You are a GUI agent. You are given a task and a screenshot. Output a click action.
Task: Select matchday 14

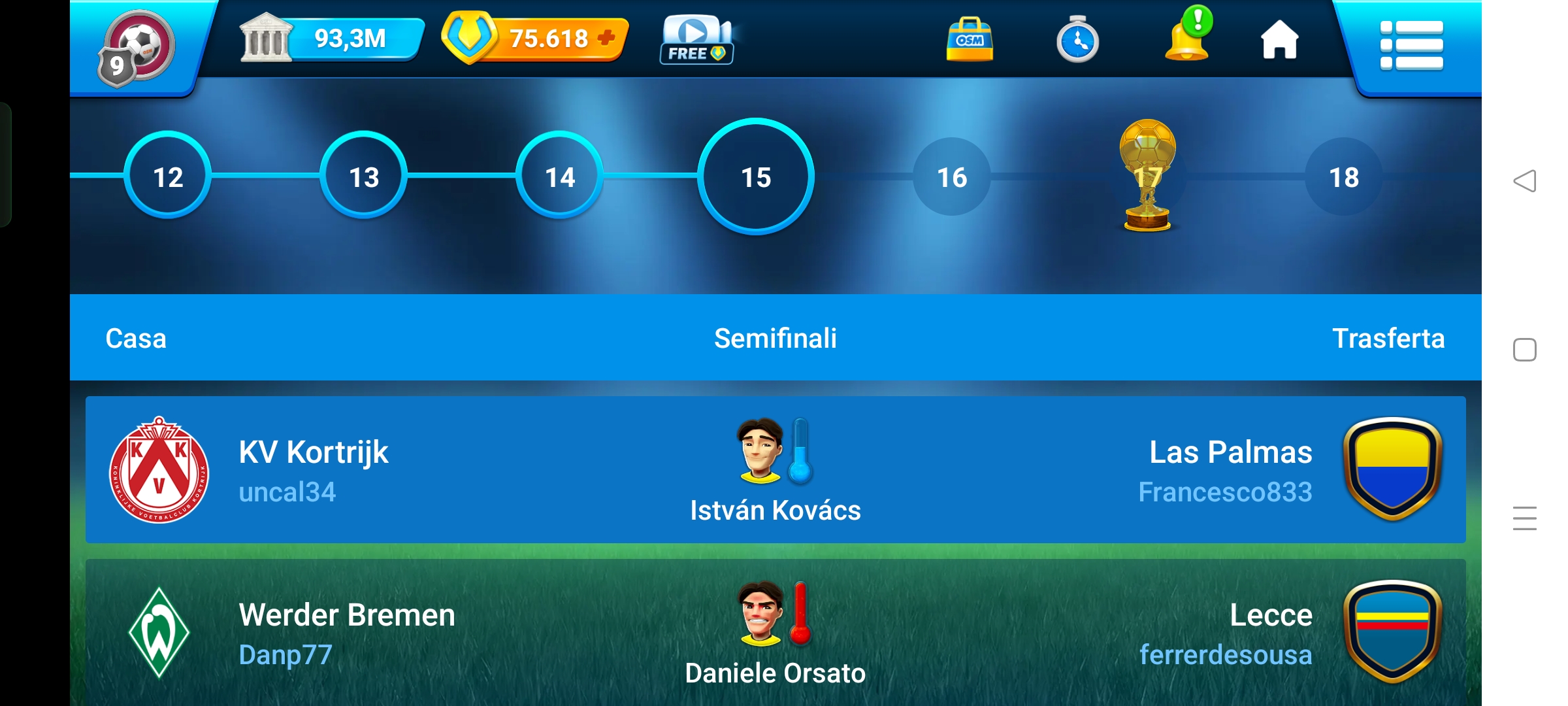tap(560, 176)
